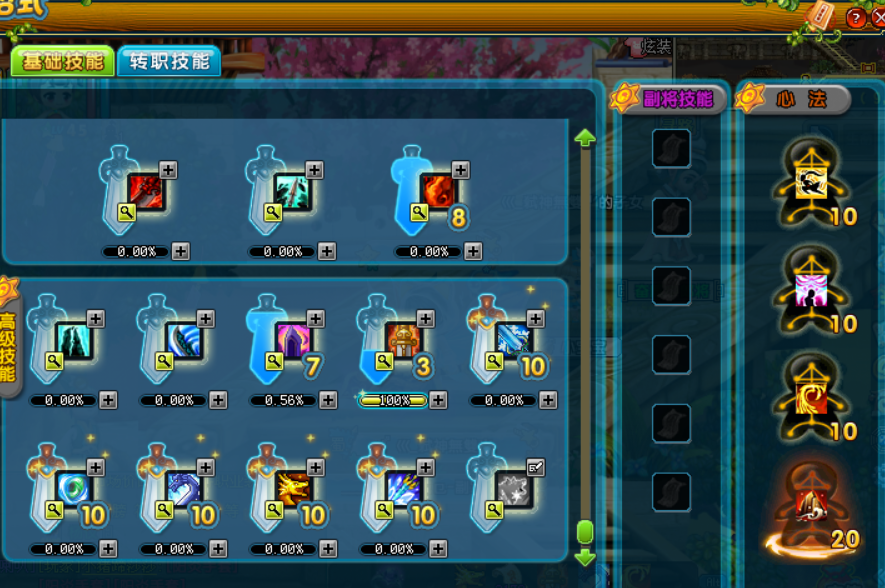Open the 转职技能 tab
The height and width of the screenshot is (588, 885).
click(169, 61)
